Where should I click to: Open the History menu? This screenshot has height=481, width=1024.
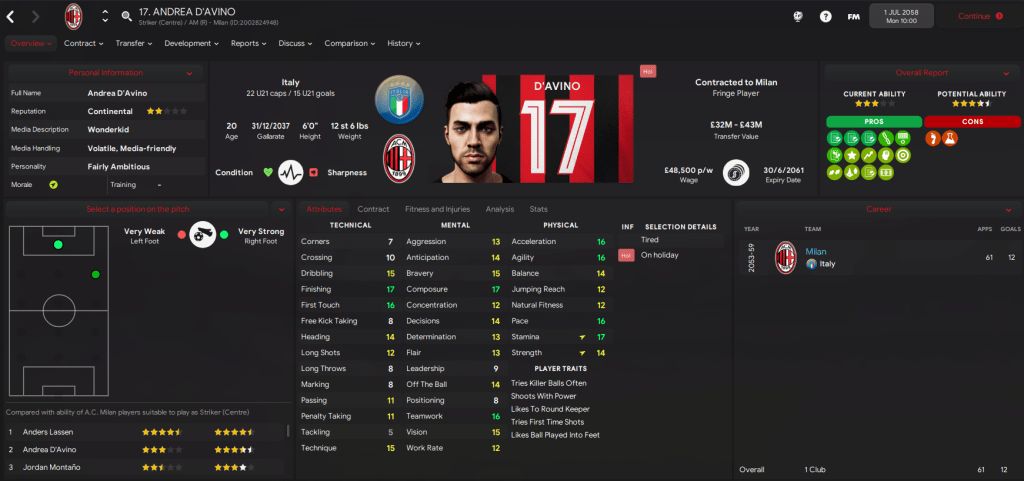click(403, 44)
